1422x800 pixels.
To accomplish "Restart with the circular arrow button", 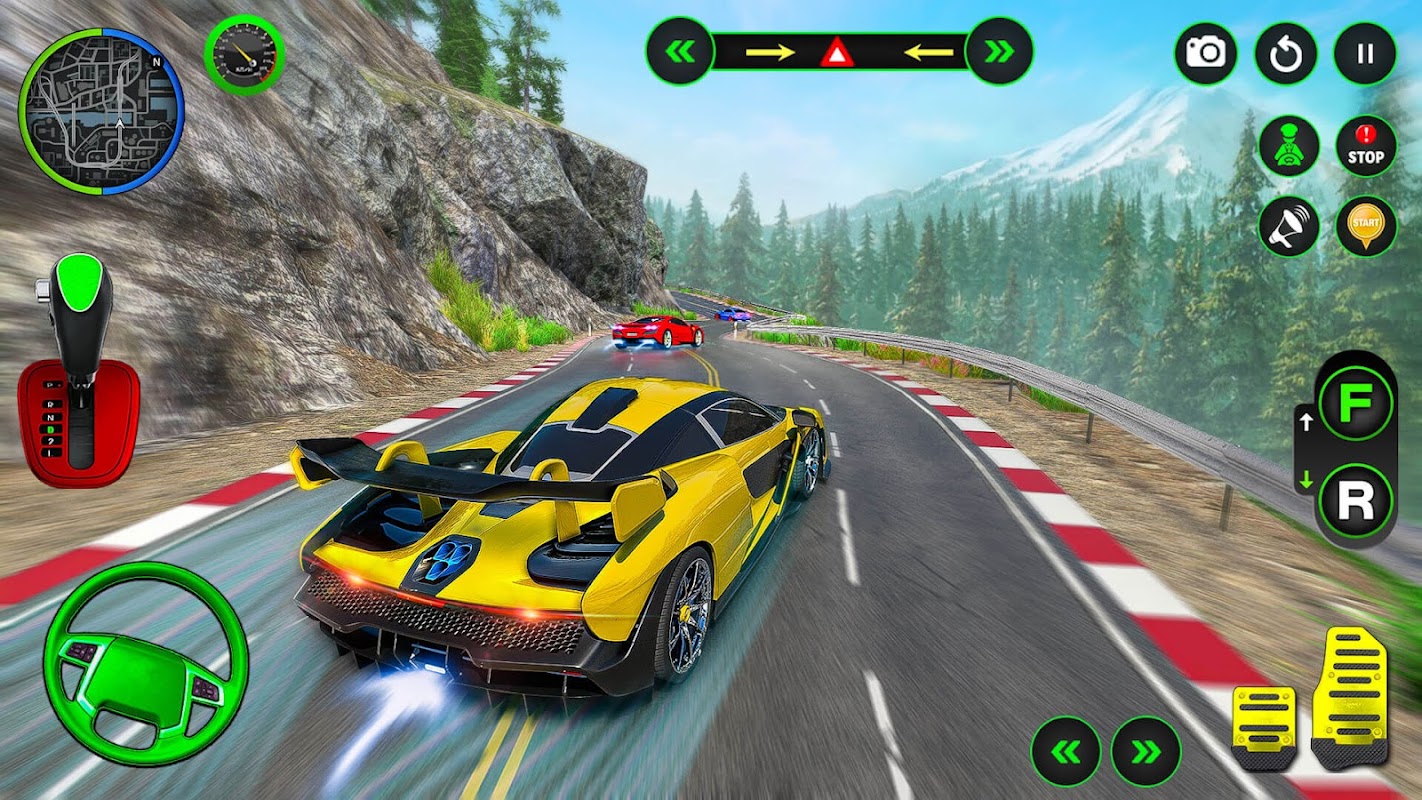I will click(1286, 53).
